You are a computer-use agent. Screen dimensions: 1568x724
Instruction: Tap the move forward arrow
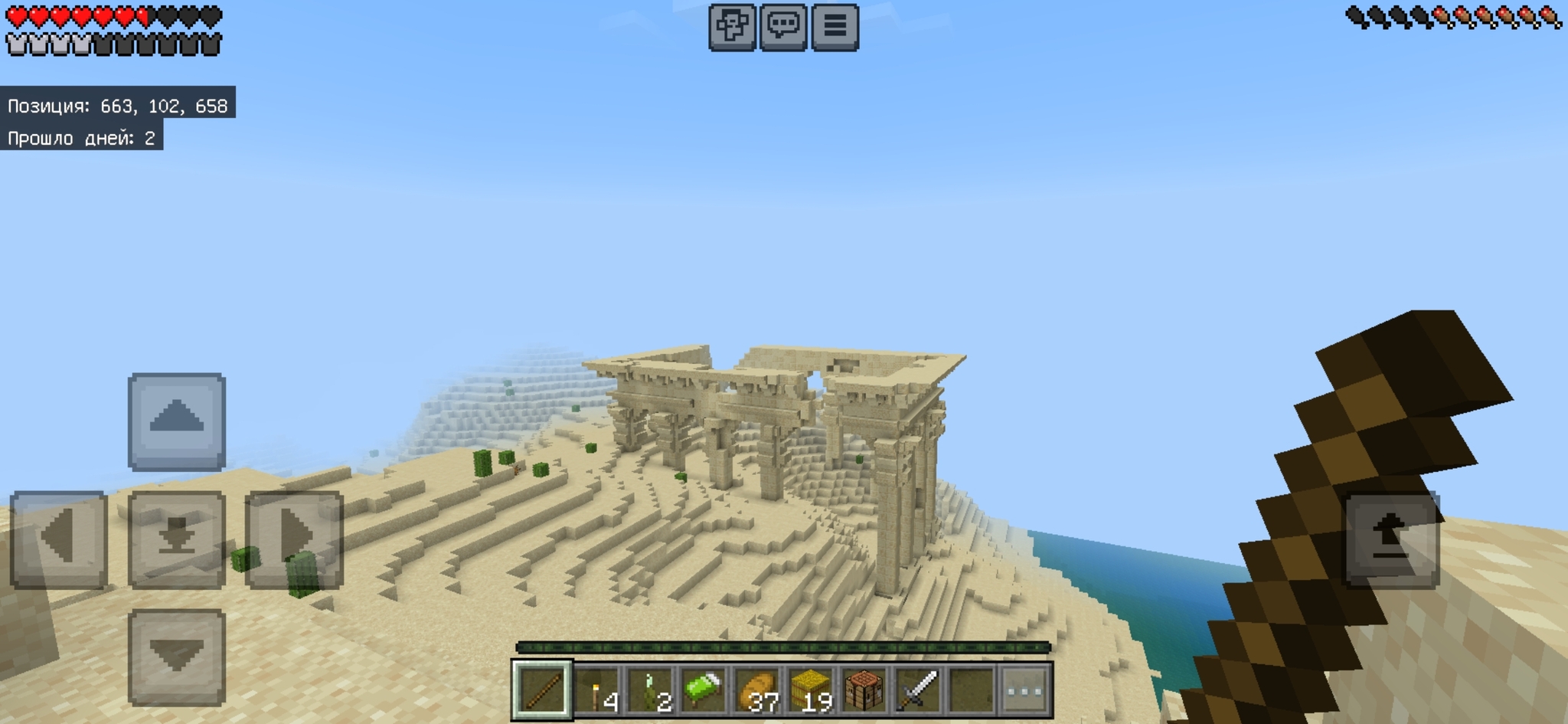click(x=177, y=421)
